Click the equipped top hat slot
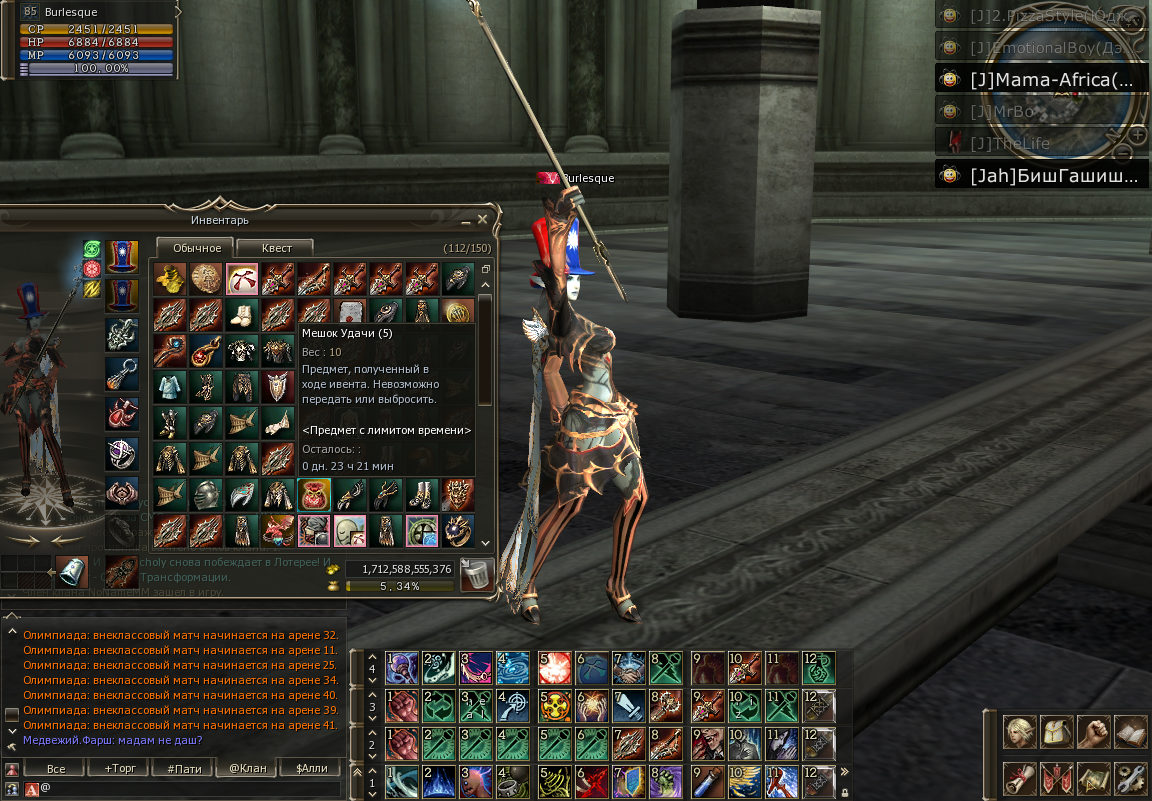The width and height of the screenshot is (1152, 801). [122, 256]
